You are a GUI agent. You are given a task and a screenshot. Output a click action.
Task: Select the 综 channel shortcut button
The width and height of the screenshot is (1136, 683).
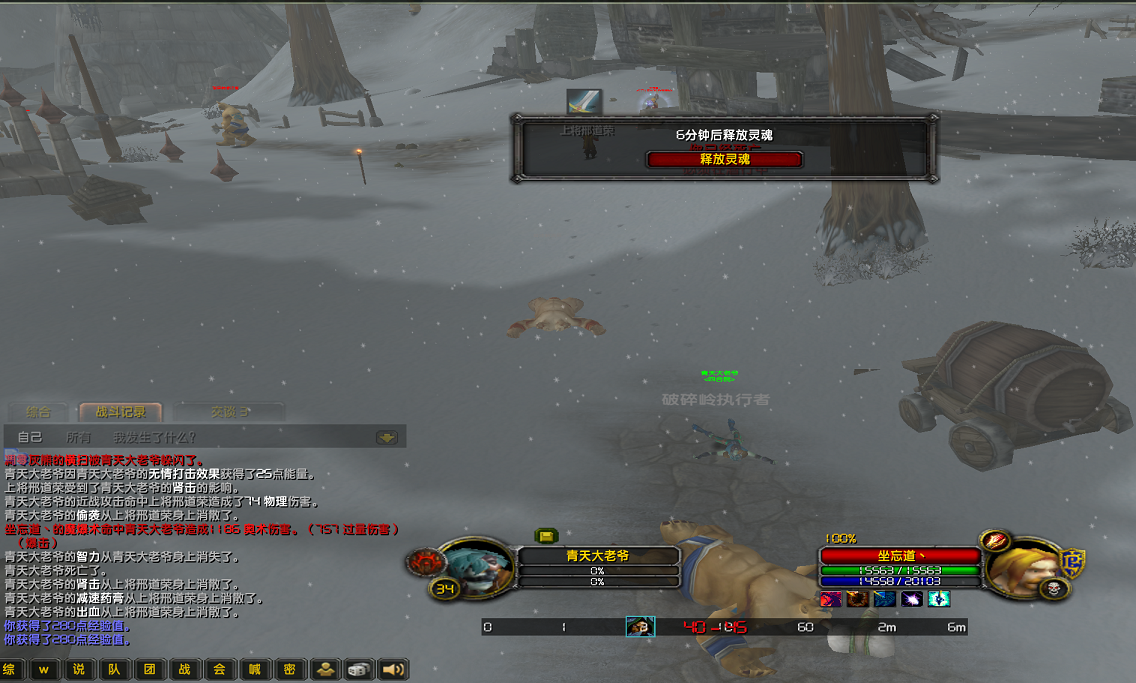tap(11, 669)
